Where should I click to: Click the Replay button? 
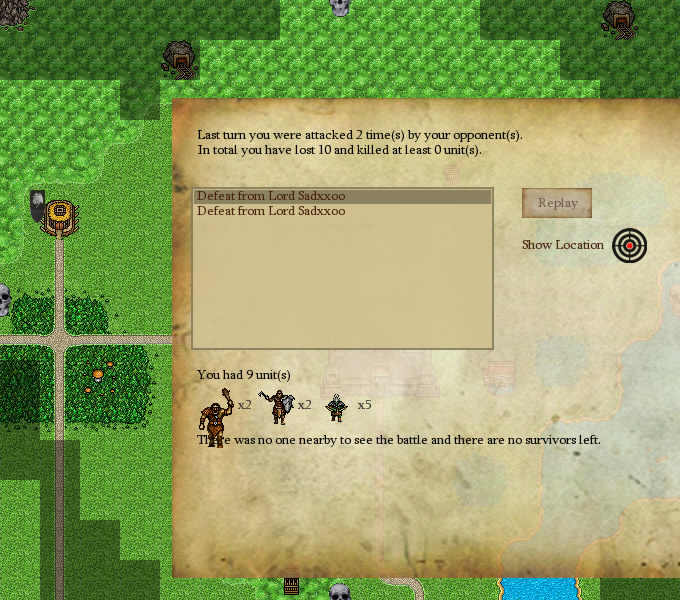pyautogui.click(x=557, y=203)
